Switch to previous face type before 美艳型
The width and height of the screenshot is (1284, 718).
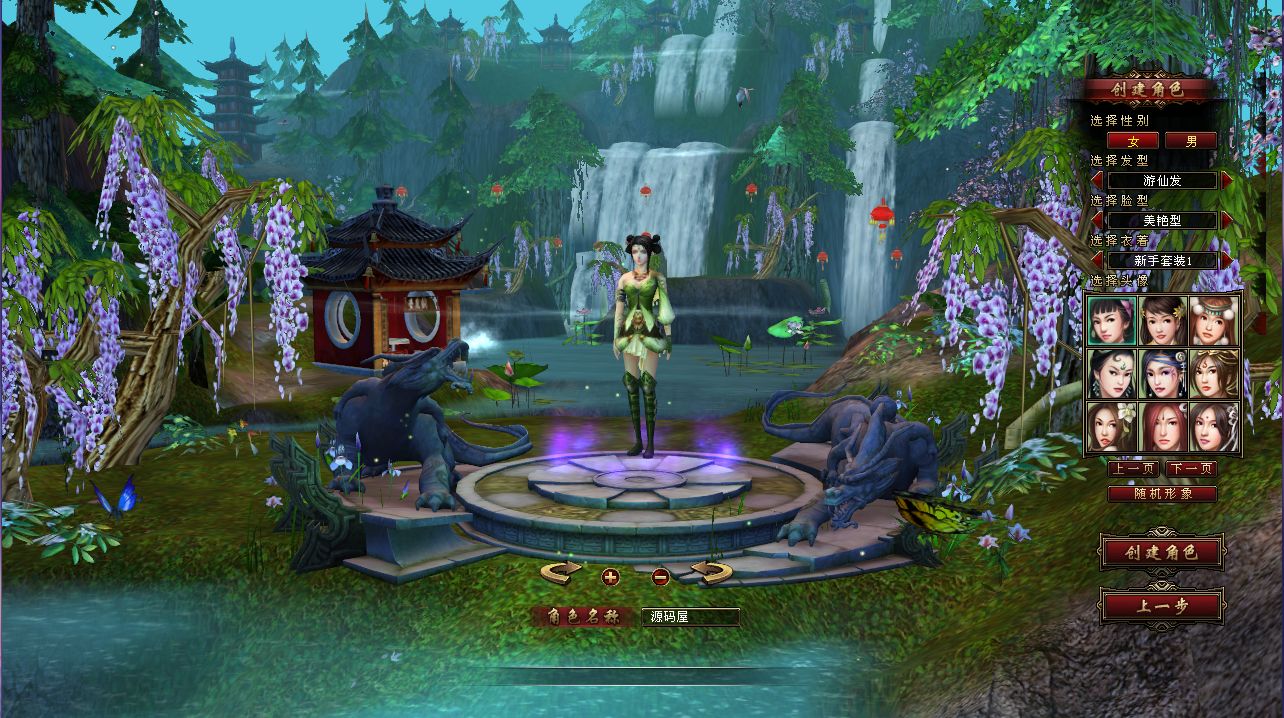(1097, 220)
